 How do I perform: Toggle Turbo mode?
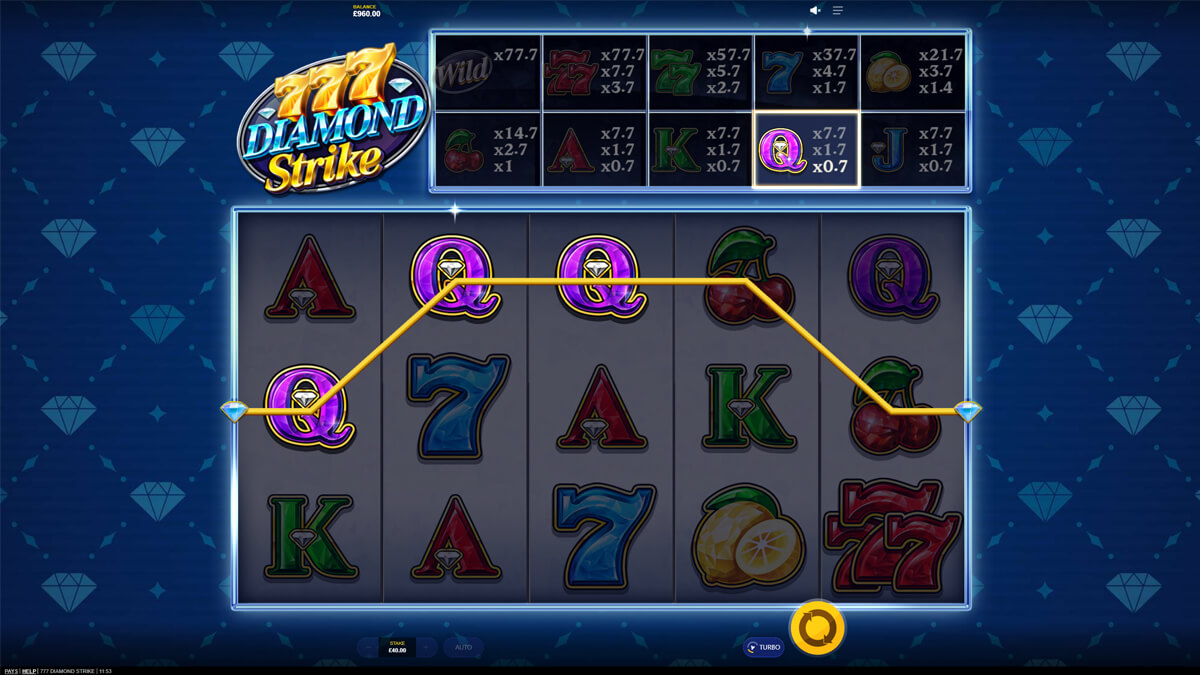click(763, 647)
